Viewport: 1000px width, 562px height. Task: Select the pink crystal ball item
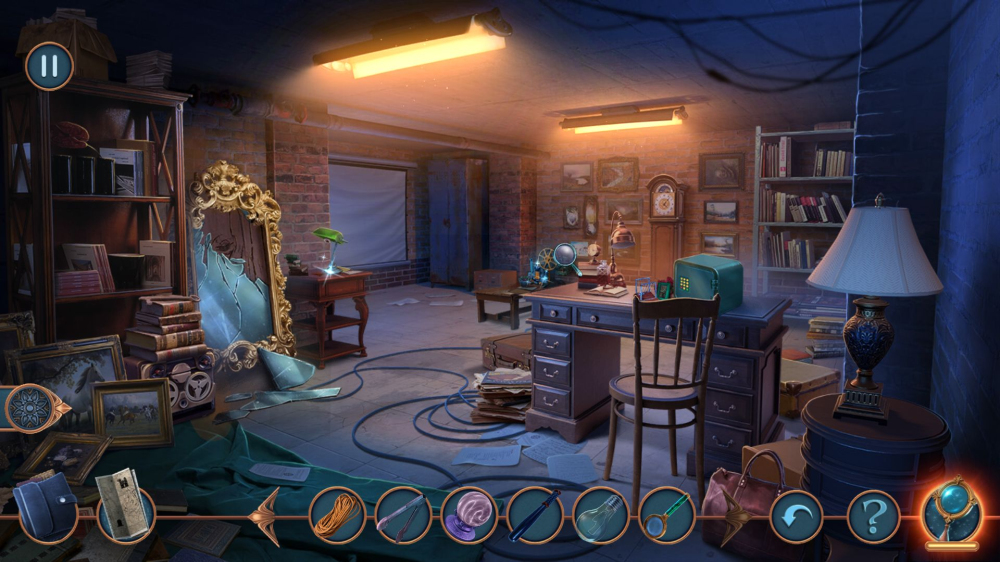pyautogui.click(x=469, y=516)
